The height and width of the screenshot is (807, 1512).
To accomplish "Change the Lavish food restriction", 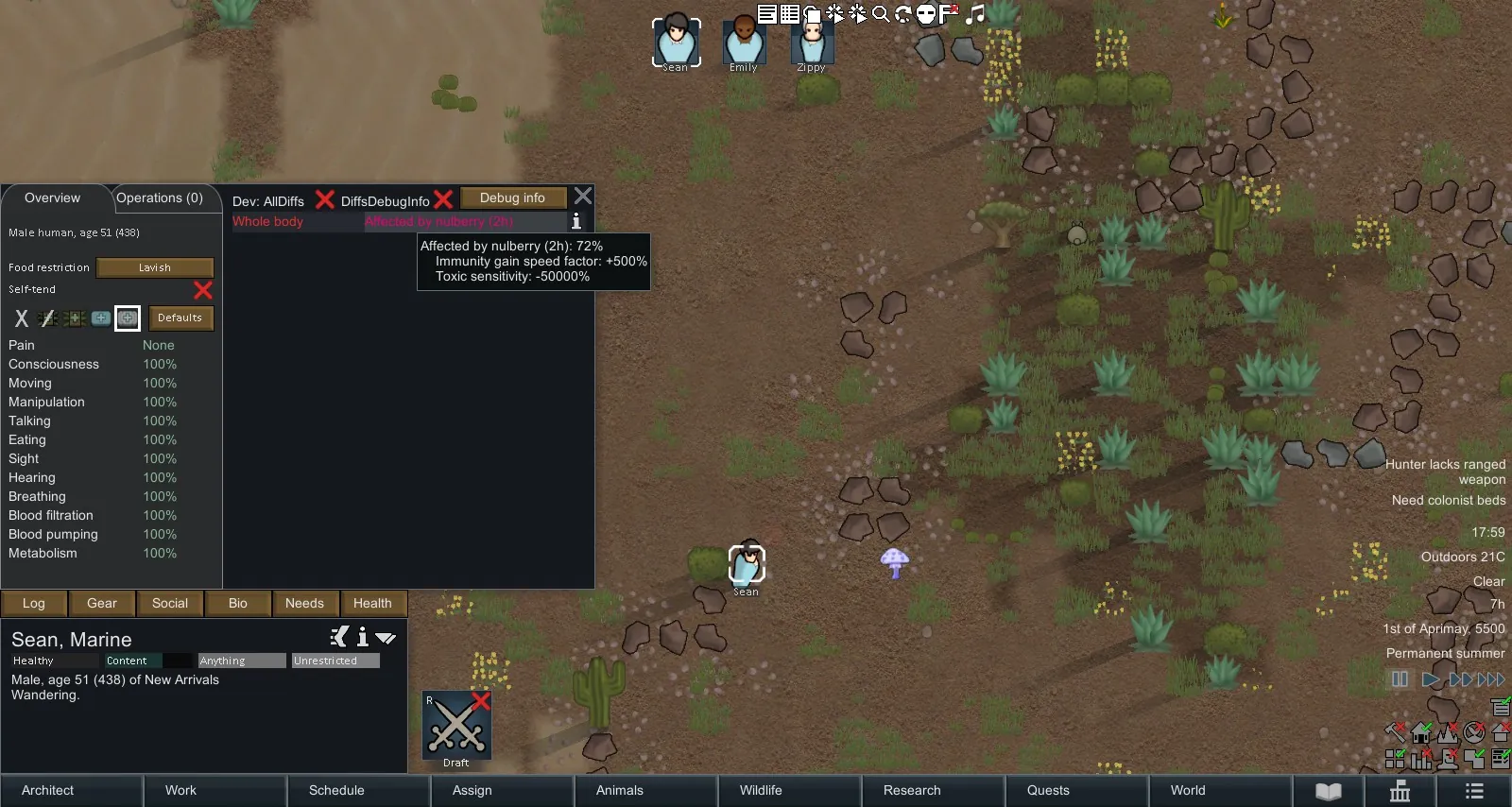I will click(155, 267).
